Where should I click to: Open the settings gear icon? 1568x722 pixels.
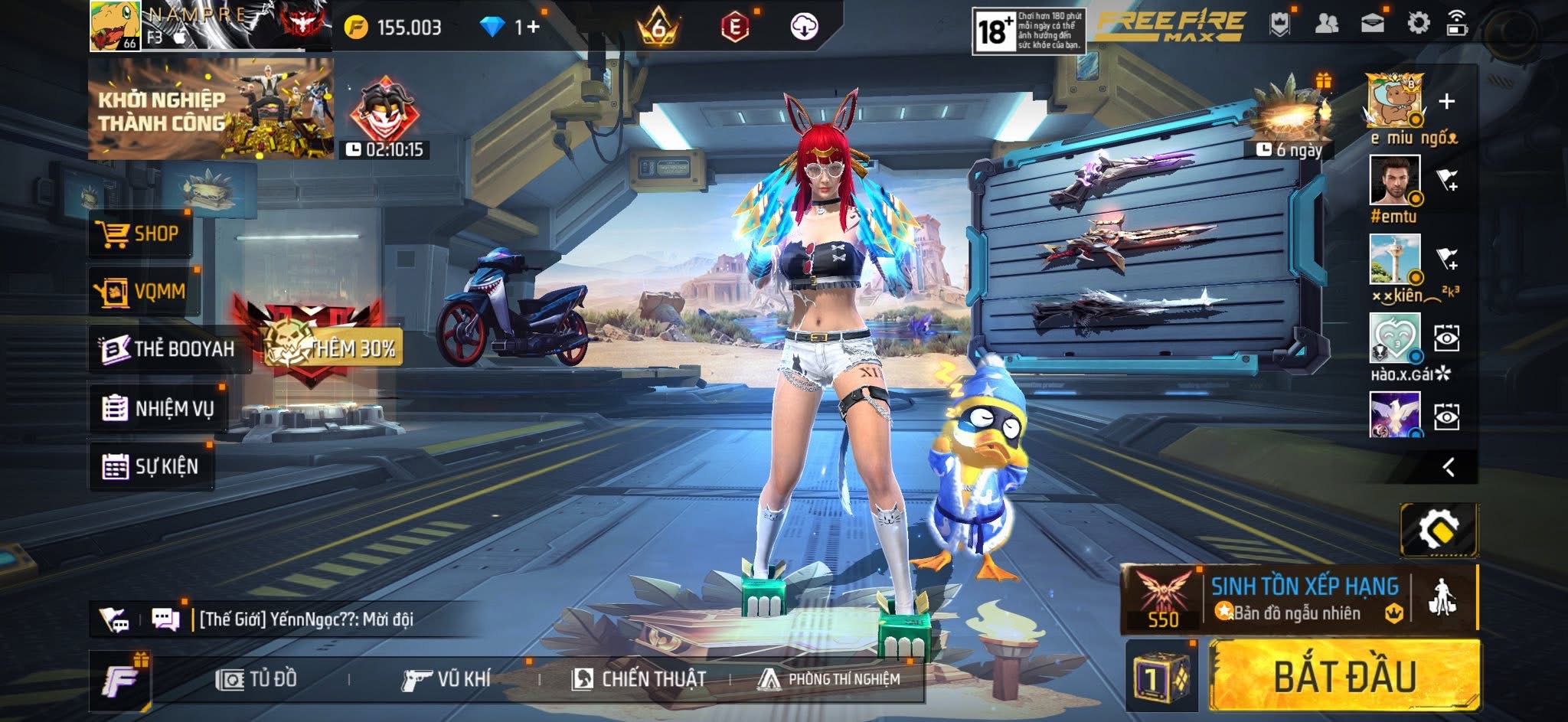coord(1418,24)
